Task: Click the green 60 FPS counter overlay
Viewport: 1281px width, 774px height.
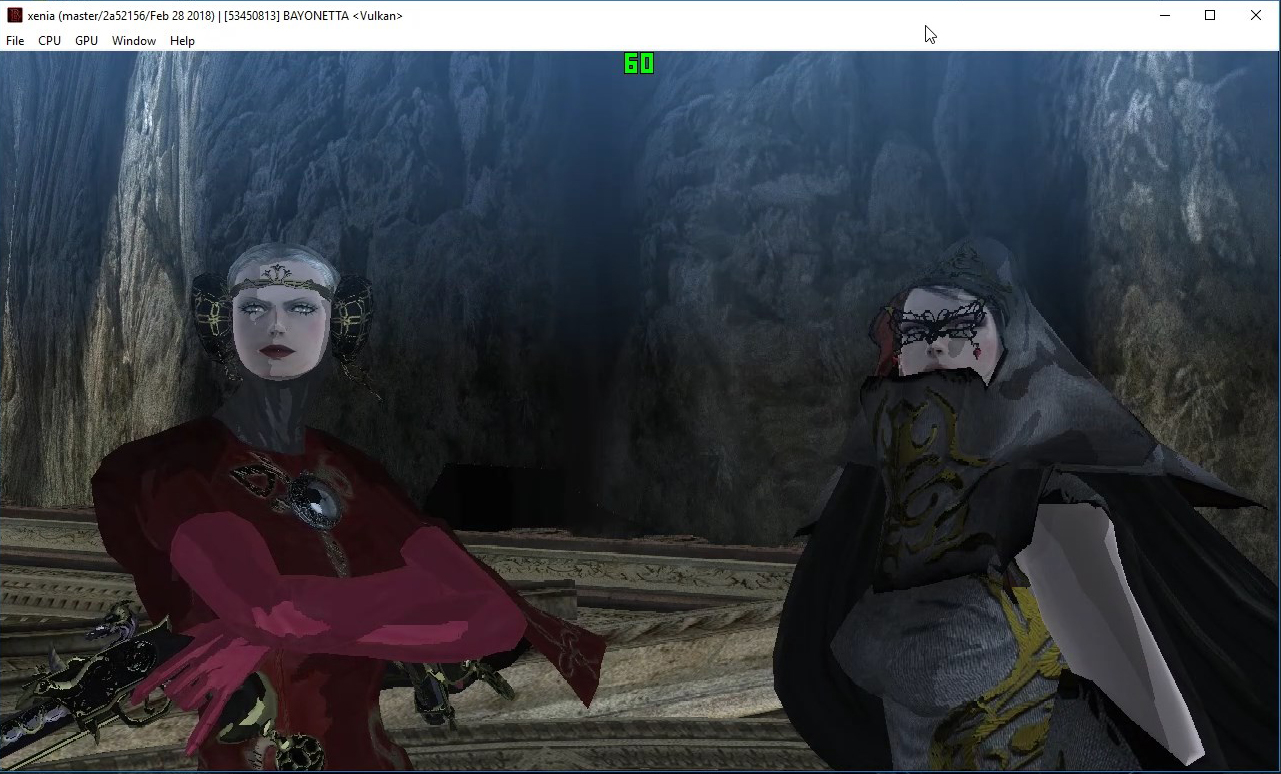Action: point(638,64)
